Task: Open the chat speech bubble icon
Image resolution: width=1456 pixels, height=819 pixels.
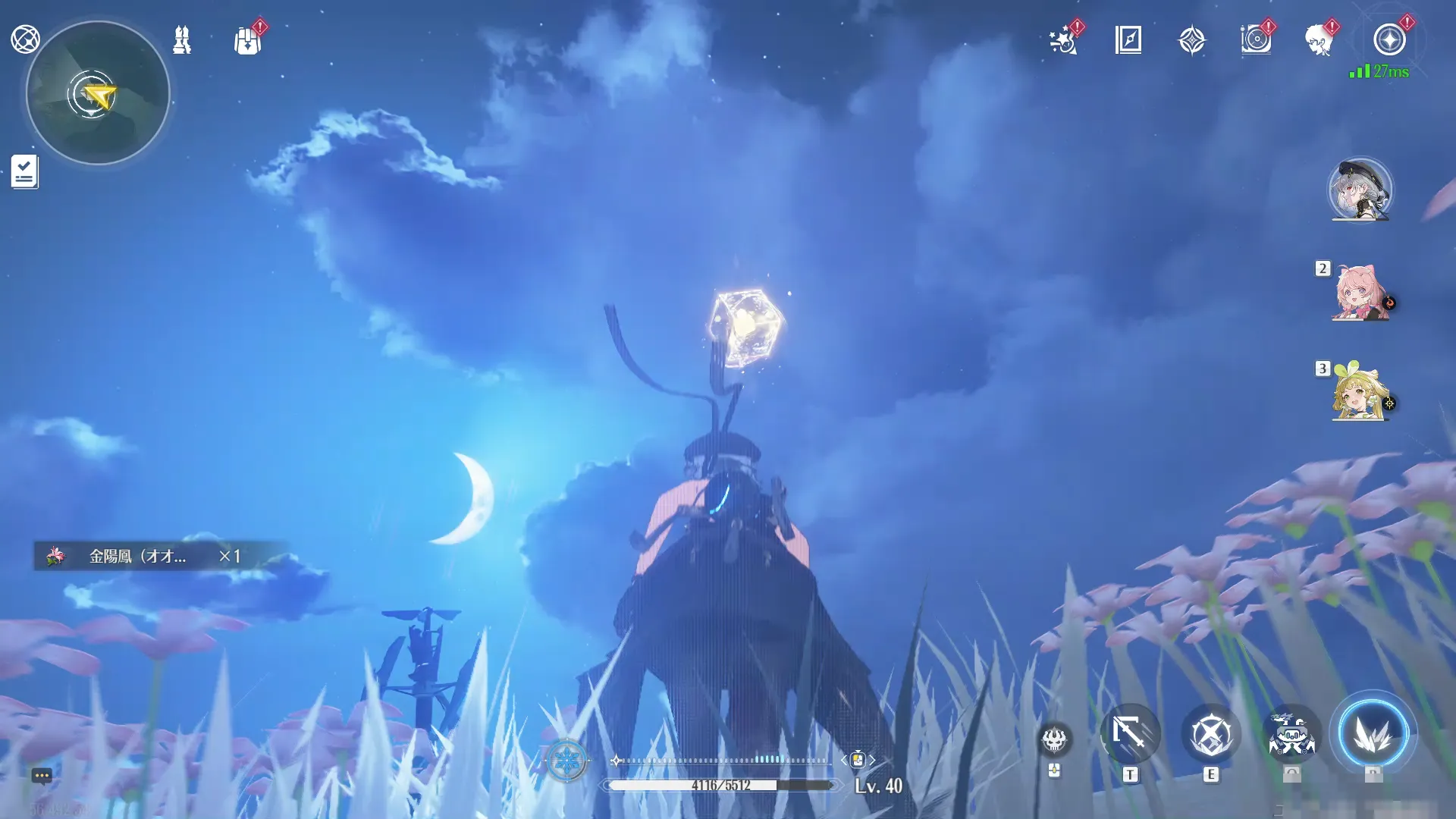Action: 42,776
